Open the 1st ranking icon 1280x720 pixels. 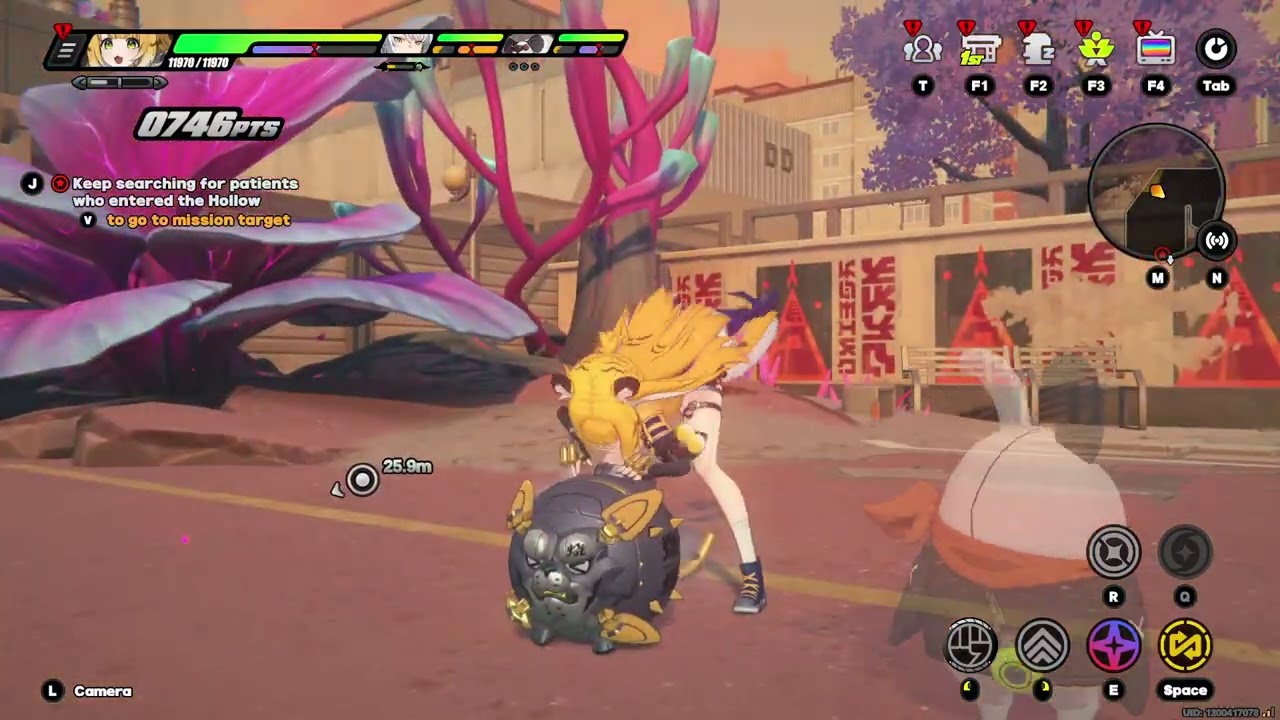click(x=980, y=49)
